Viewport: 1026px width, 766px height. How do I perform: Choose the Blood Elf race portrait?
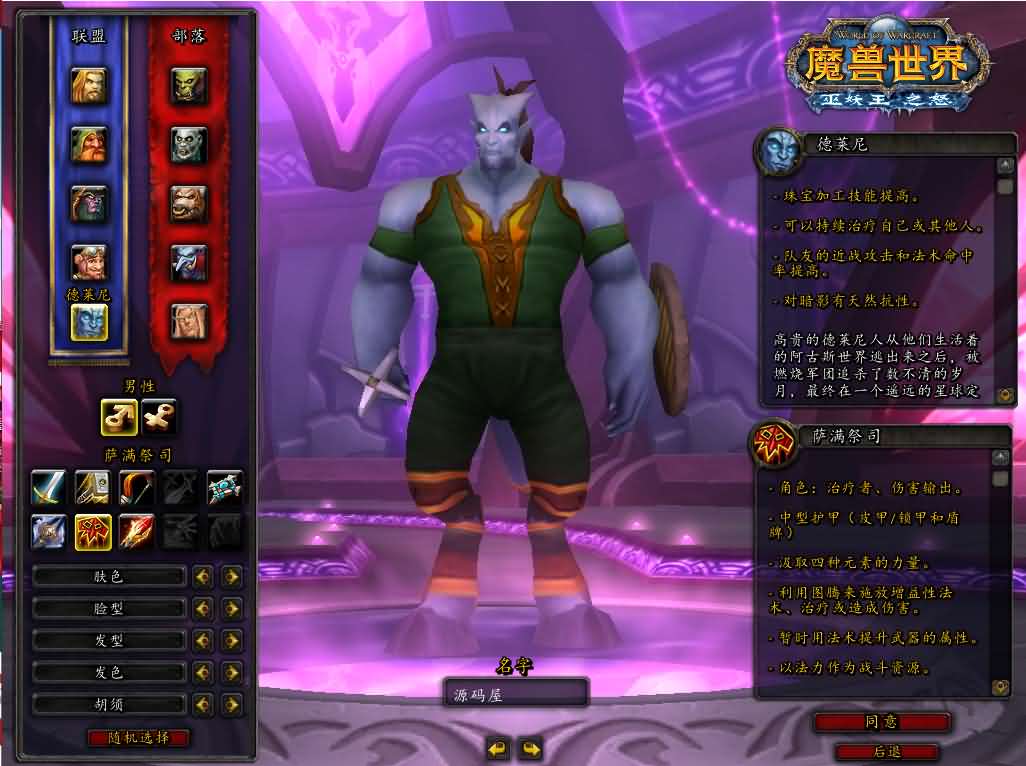(188, 320)
